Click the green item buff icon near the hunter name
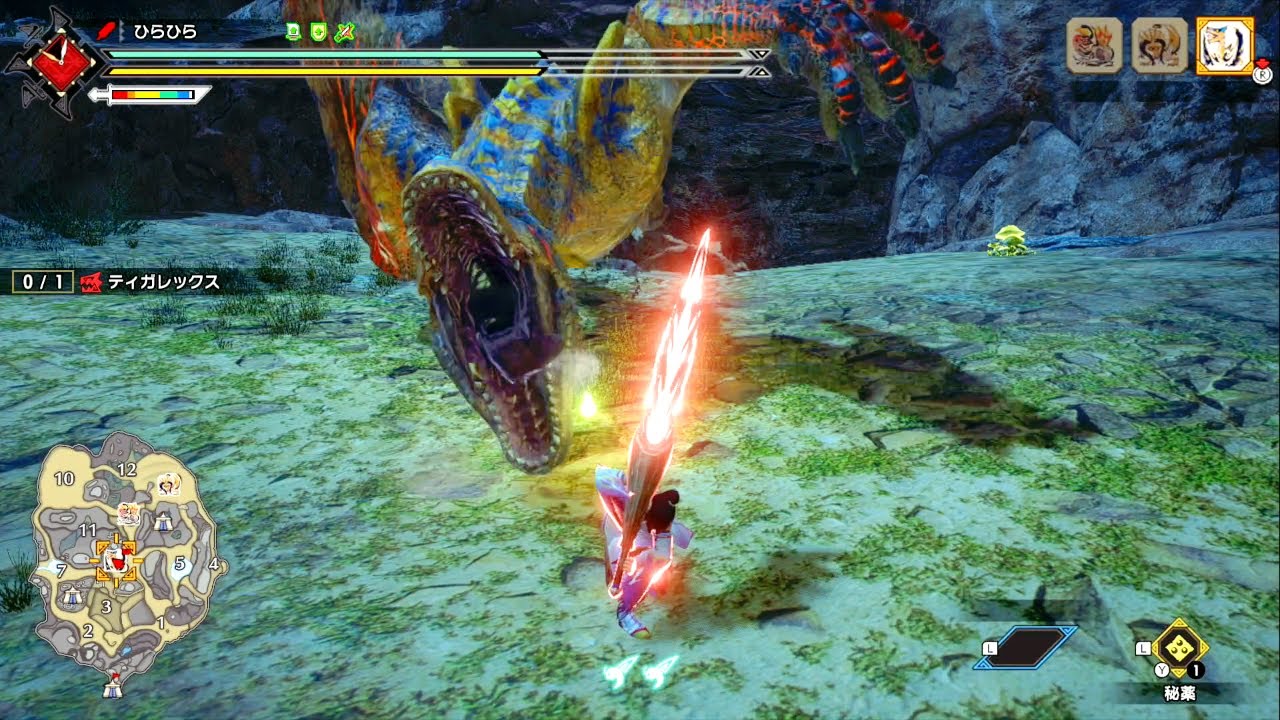 click(295, 33)
